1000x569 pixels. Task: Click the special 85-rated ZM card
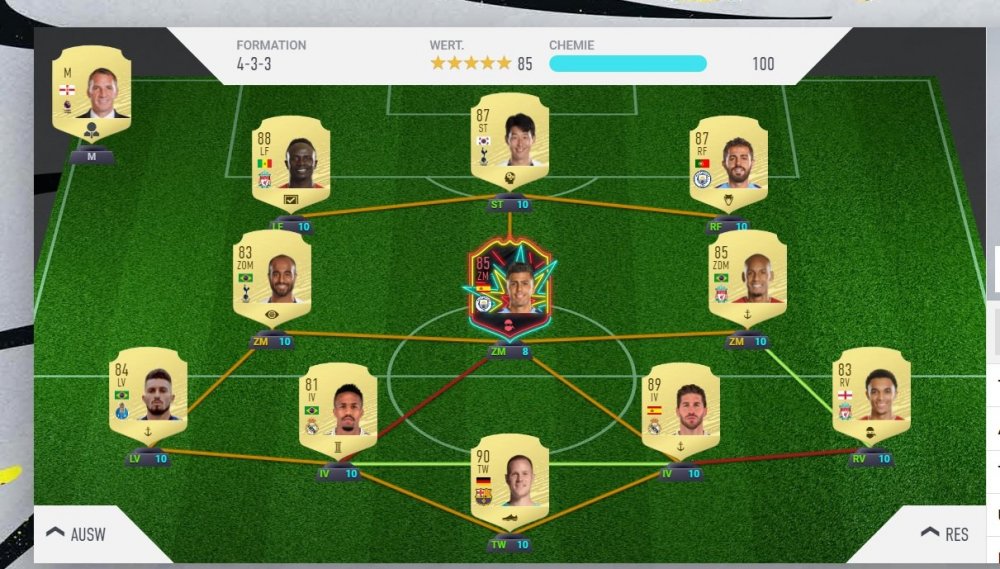click(510, 291)
